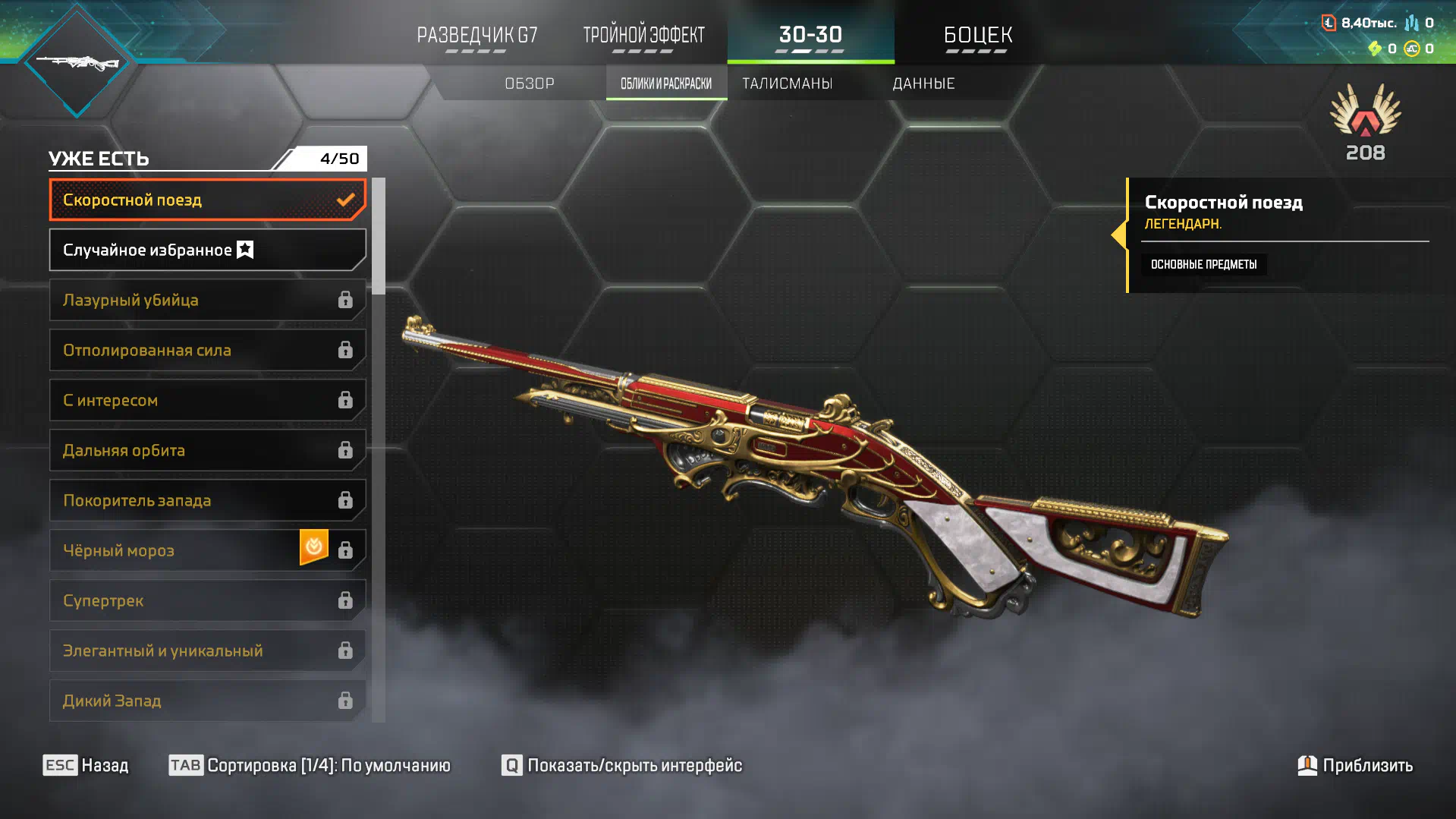Open the Обзор sub-tab
1456x819 pixels.
pyautogui.click(x=530, y=83)
